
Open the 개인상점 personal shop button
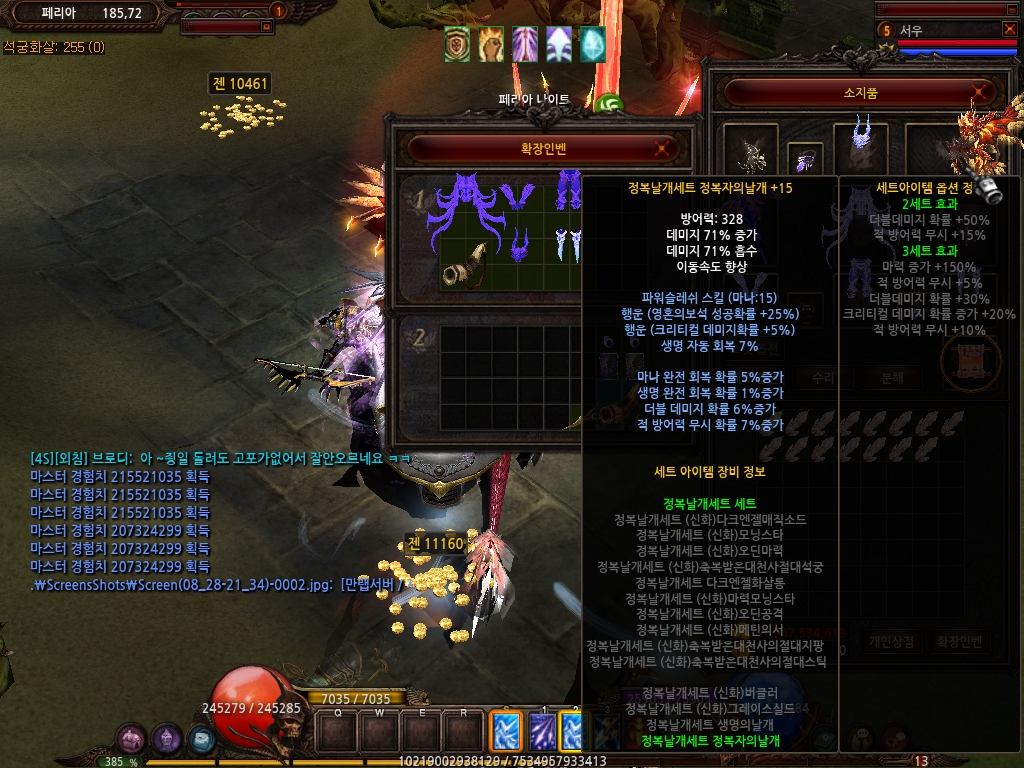[x=890, y=642]
